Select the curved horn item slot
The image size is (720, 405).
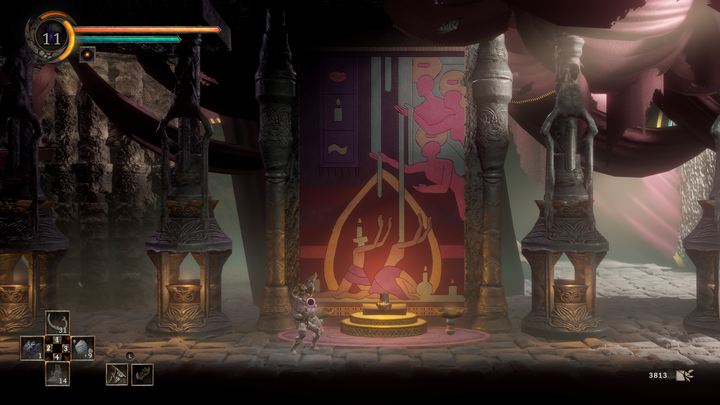click(57, 322)
